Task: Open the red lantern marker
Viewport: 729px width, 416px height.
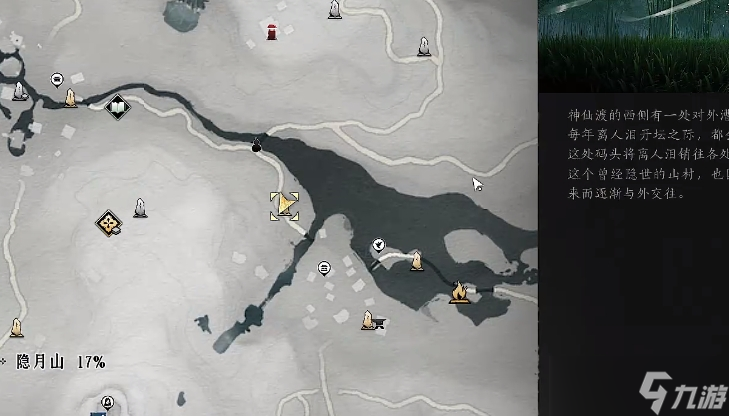Action: [271, 31]
